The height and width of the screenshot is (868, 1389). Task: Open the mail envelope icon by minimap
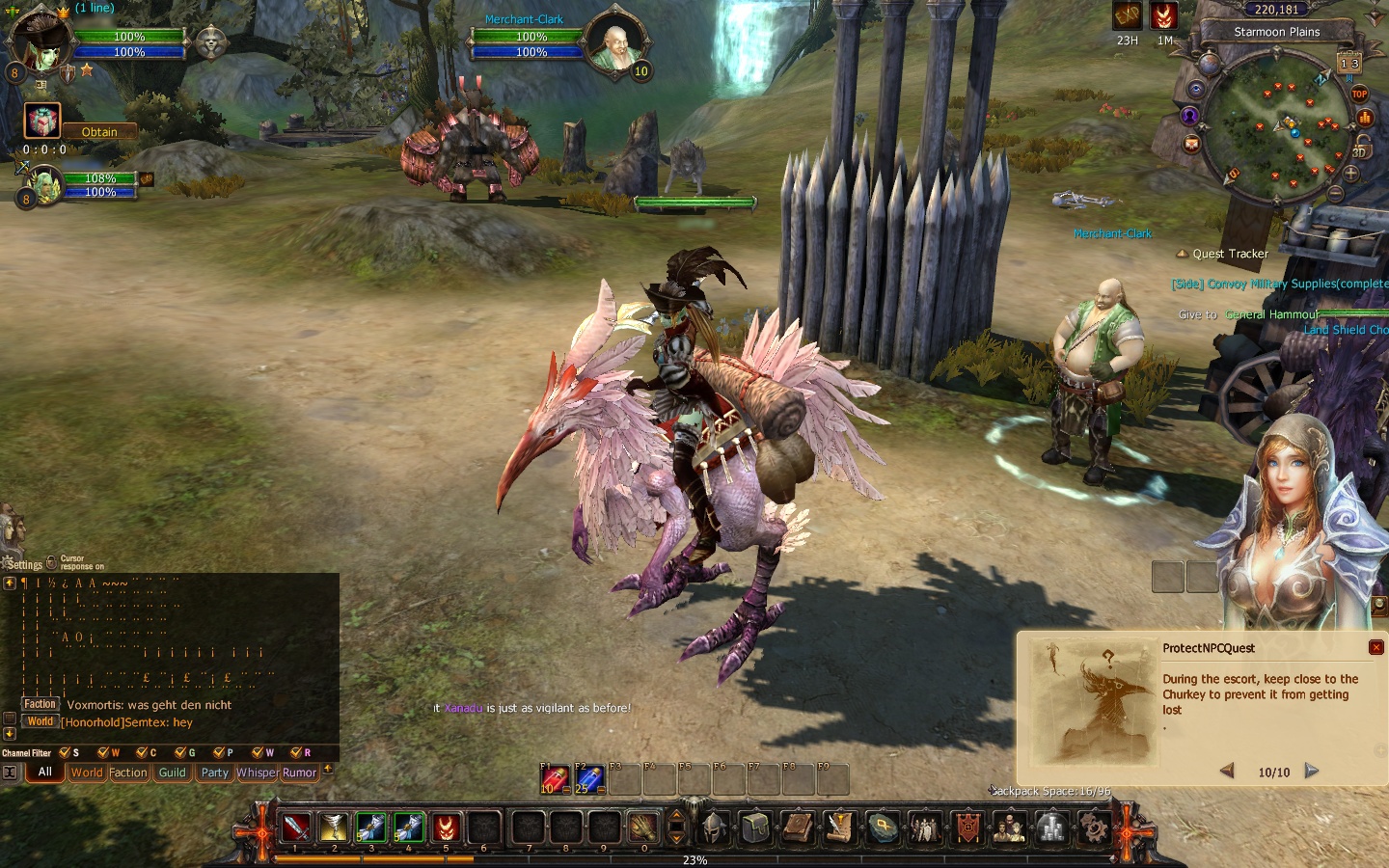[x=1191, y=144]
